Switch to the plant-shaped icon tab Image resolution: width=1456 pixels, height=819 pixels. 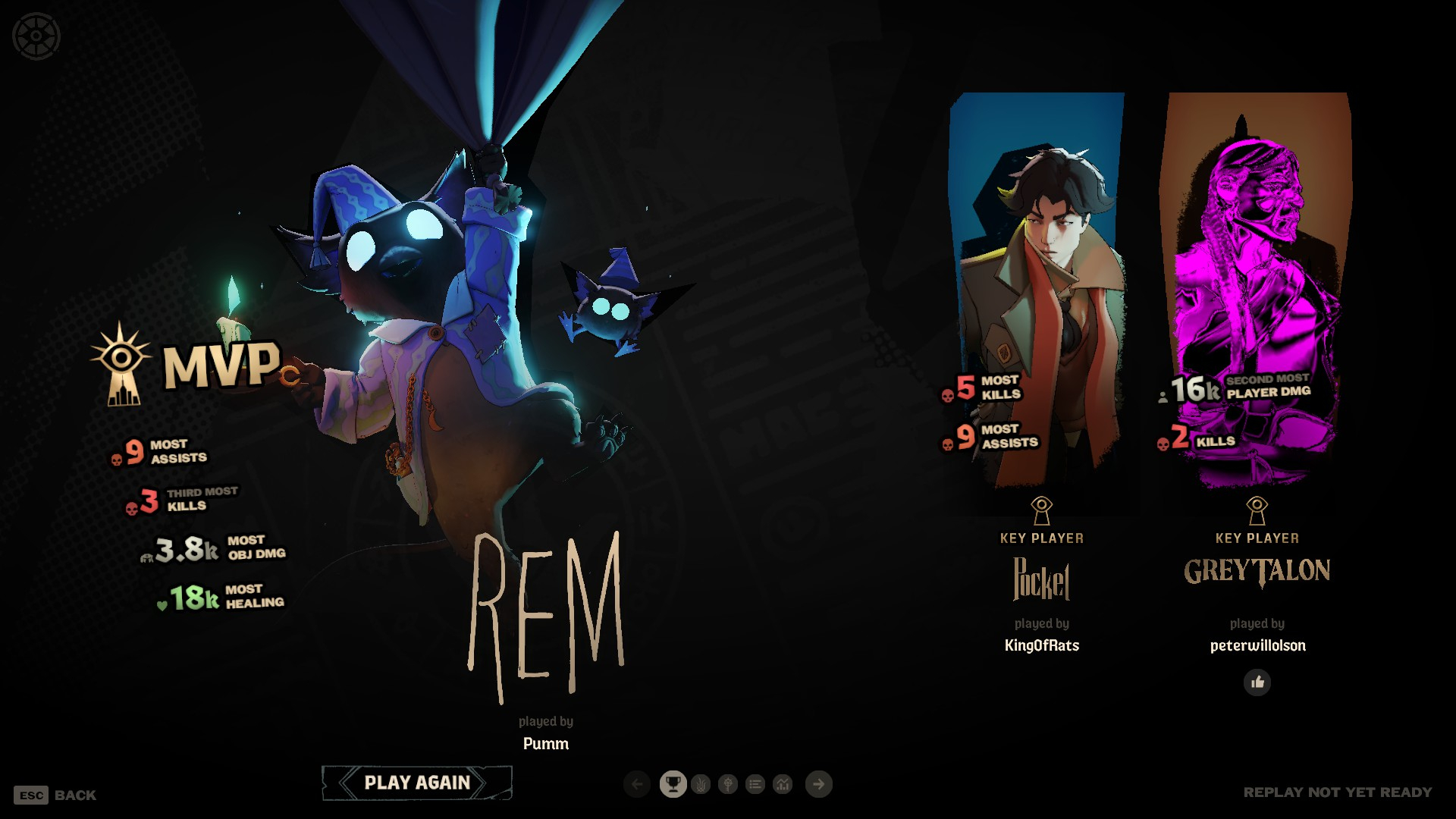pyautogui.click(x=701, y=784)
